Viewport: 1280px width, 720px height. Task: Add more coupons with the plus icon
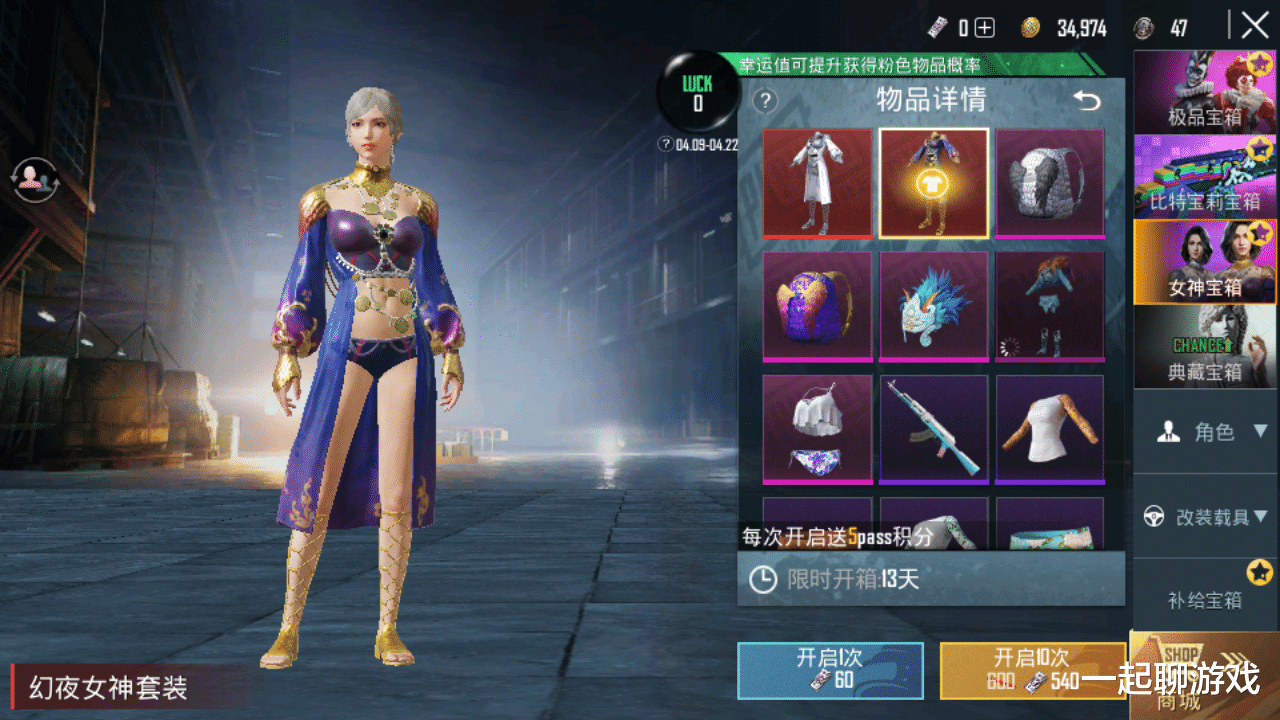[985, 28]
